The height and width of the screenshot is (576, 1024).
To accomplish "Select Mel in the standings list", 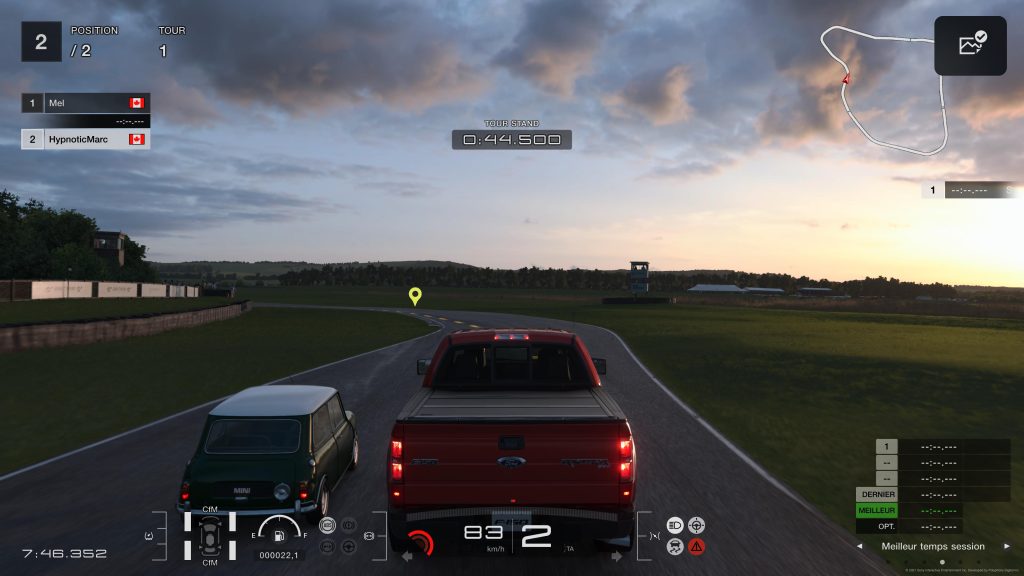I will coord(86,103).
